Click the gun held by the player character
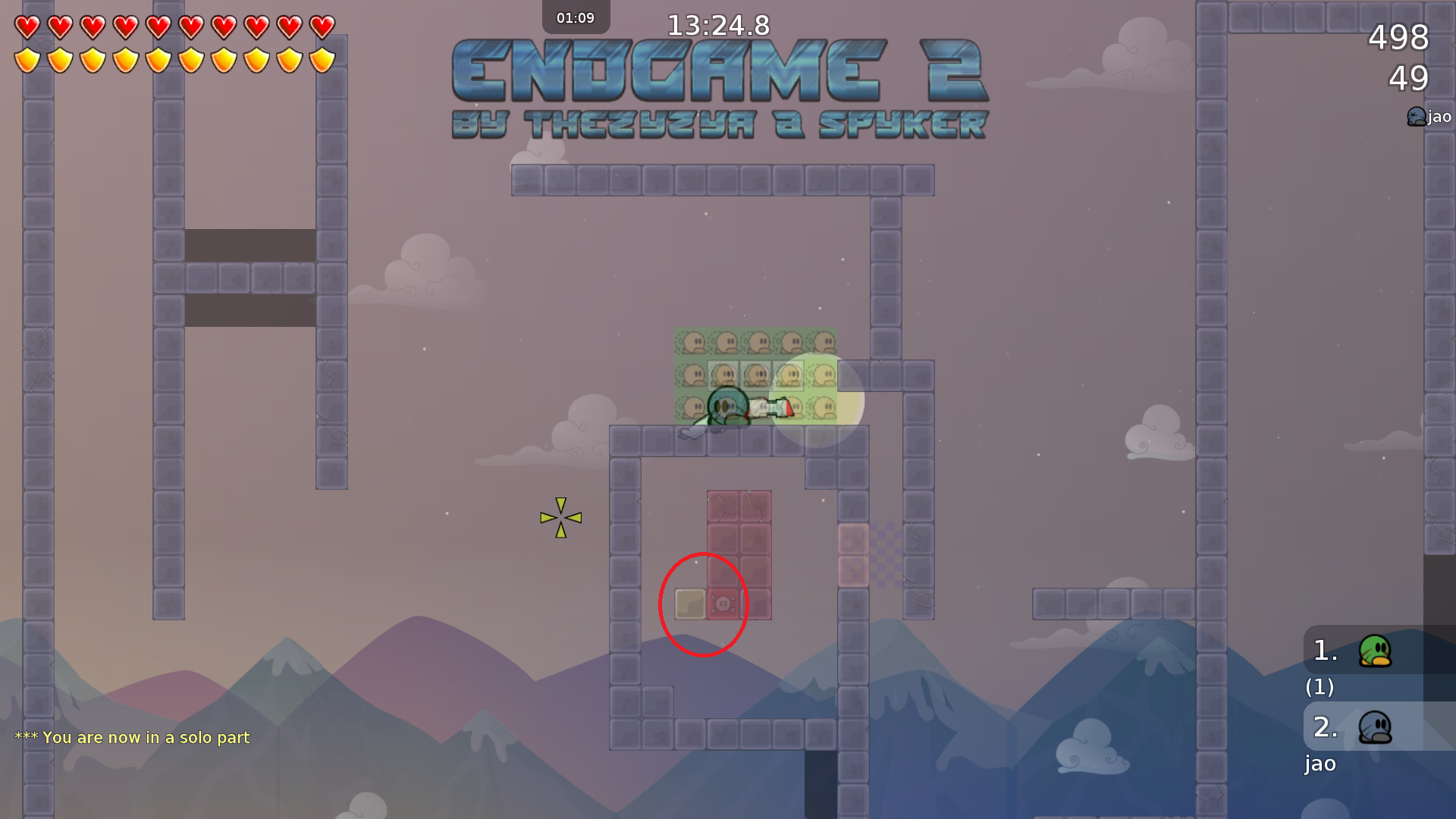This screenshot has width=1456, height=819. [770, 407]
